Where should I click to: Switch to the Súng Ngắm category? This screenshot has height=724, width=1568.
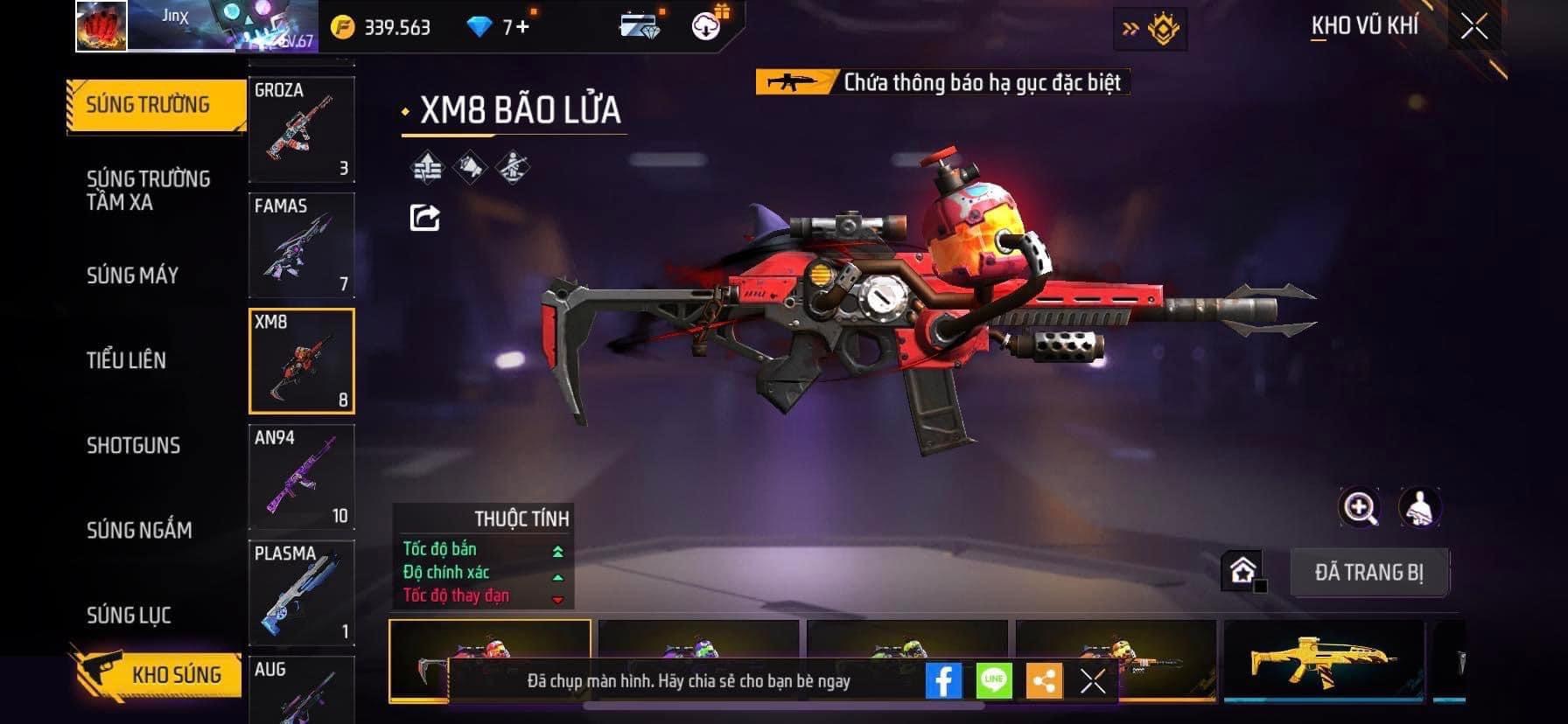point(139,530)
